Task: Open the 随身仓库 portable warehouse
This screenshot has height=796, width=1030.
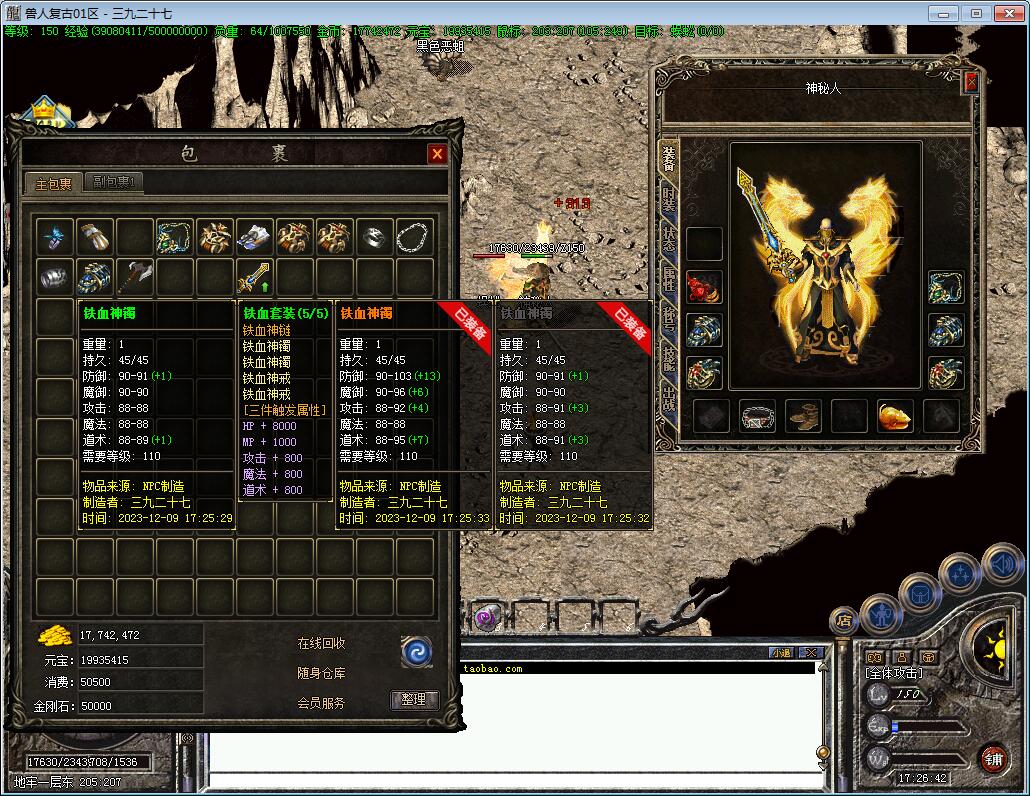Action: (x=321, y=673)
